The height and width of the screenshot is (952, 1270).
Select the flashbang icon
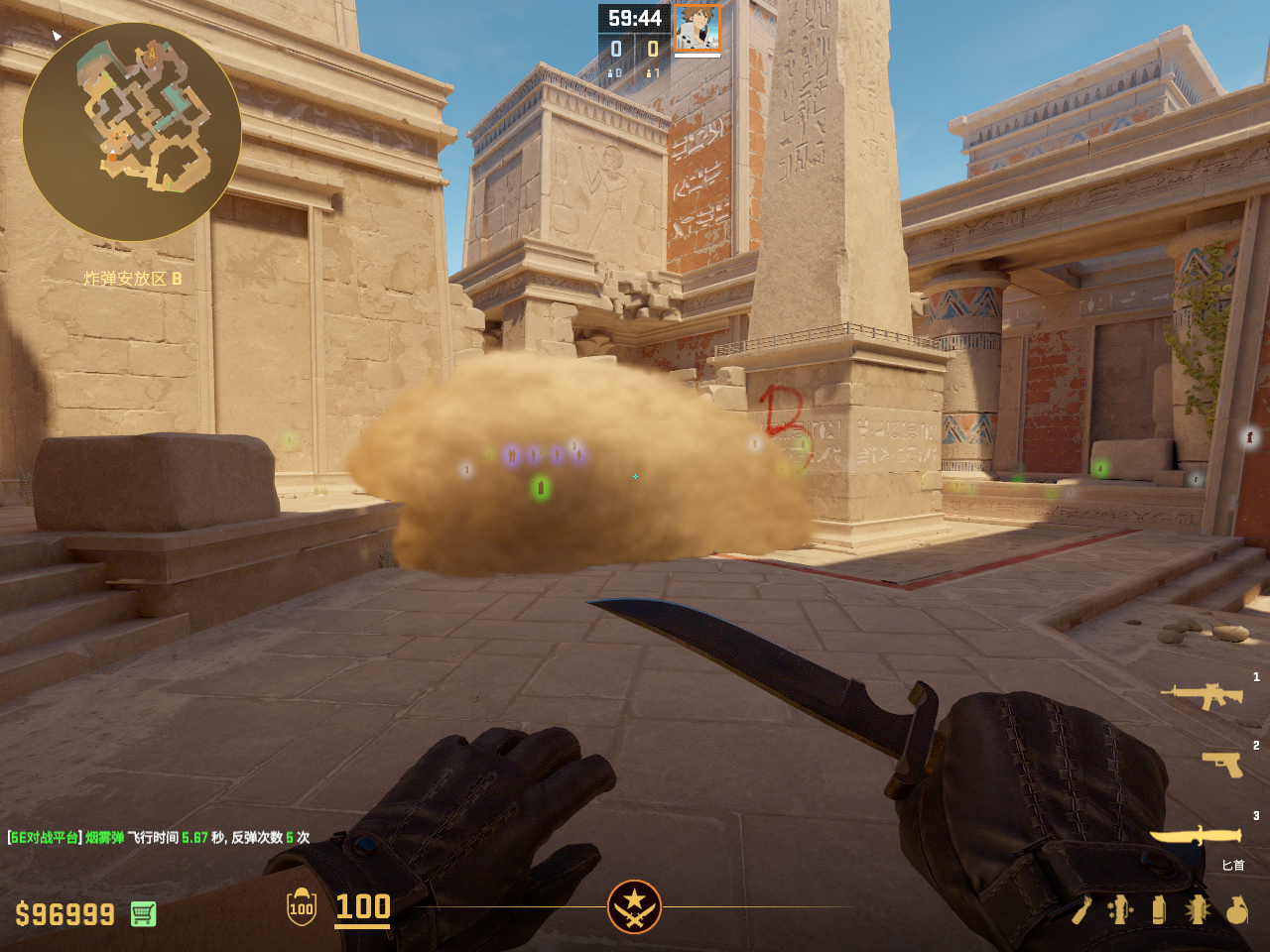(1198, 909)
